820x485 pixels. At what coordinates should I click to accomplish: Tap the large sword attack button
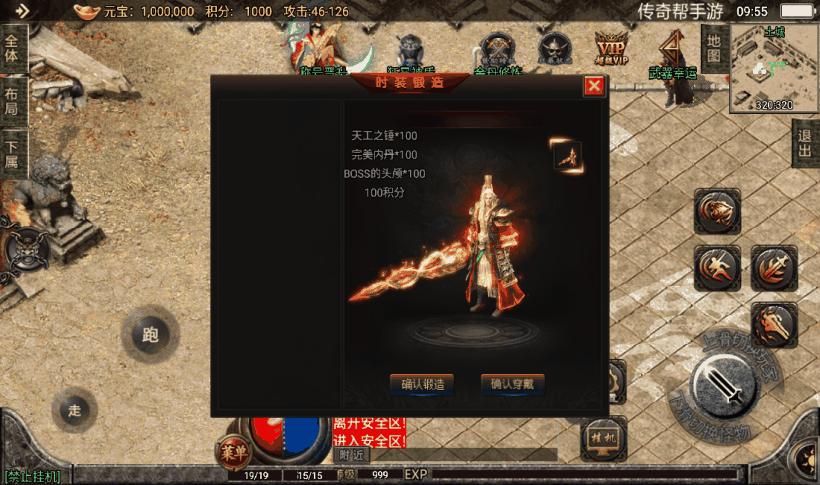pos(725,384)
